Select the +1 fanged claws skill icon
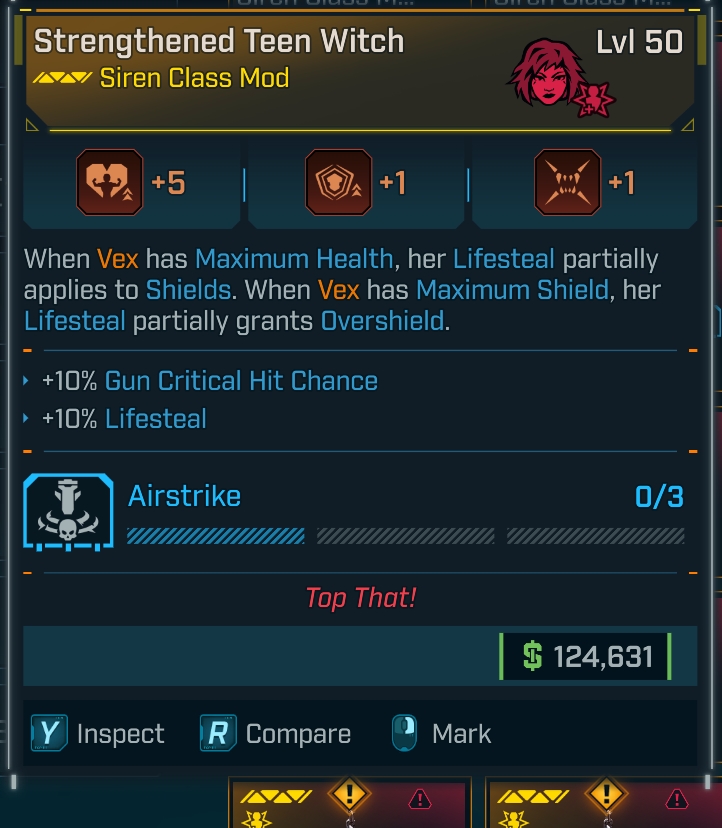 coord(567,183)
